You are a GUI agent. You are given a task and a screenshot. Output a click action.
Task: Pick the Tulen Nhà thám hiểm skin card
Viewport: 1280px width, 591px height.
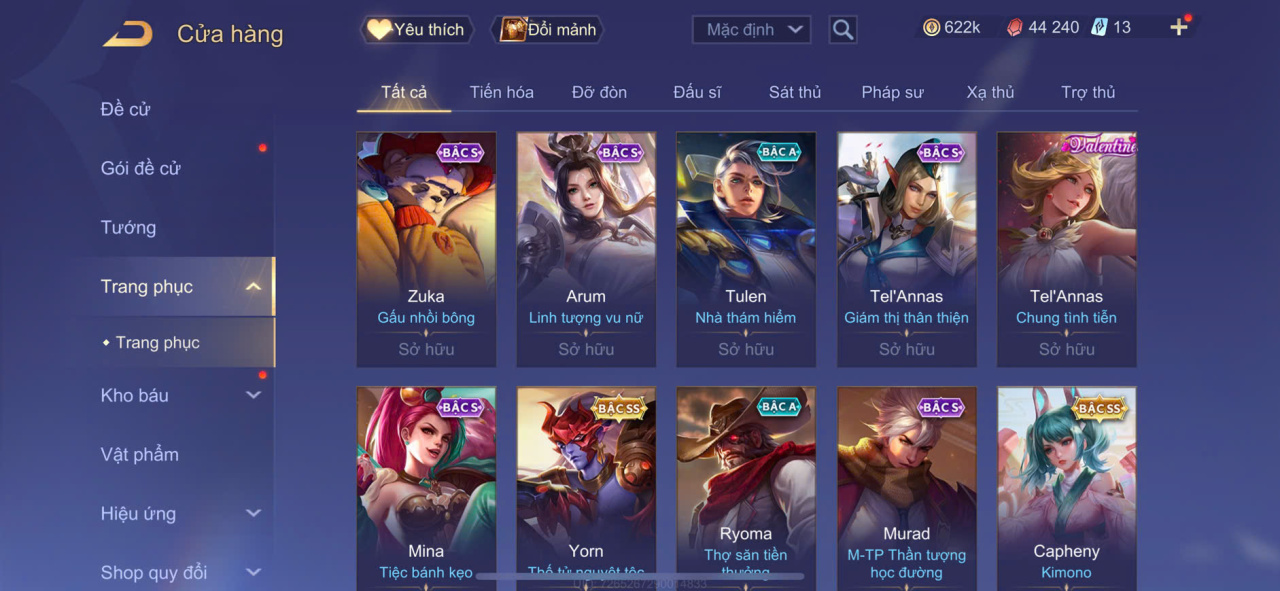click(746, 248)
